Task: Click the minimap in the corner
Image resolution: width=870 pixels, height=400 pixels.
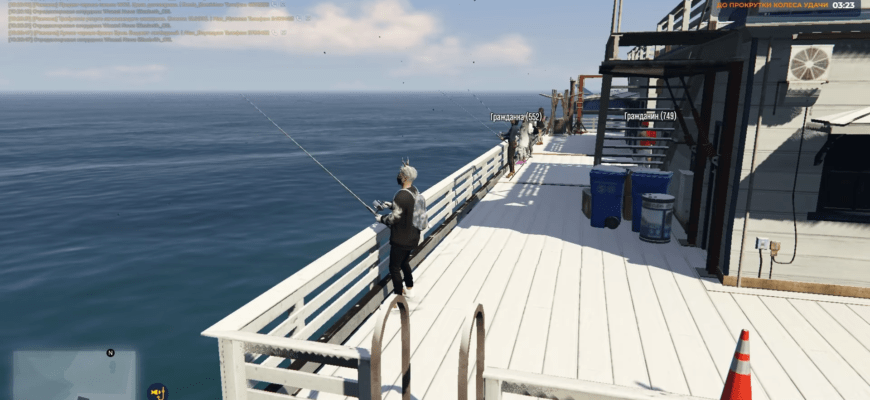Action: click(x=74, y=375)
